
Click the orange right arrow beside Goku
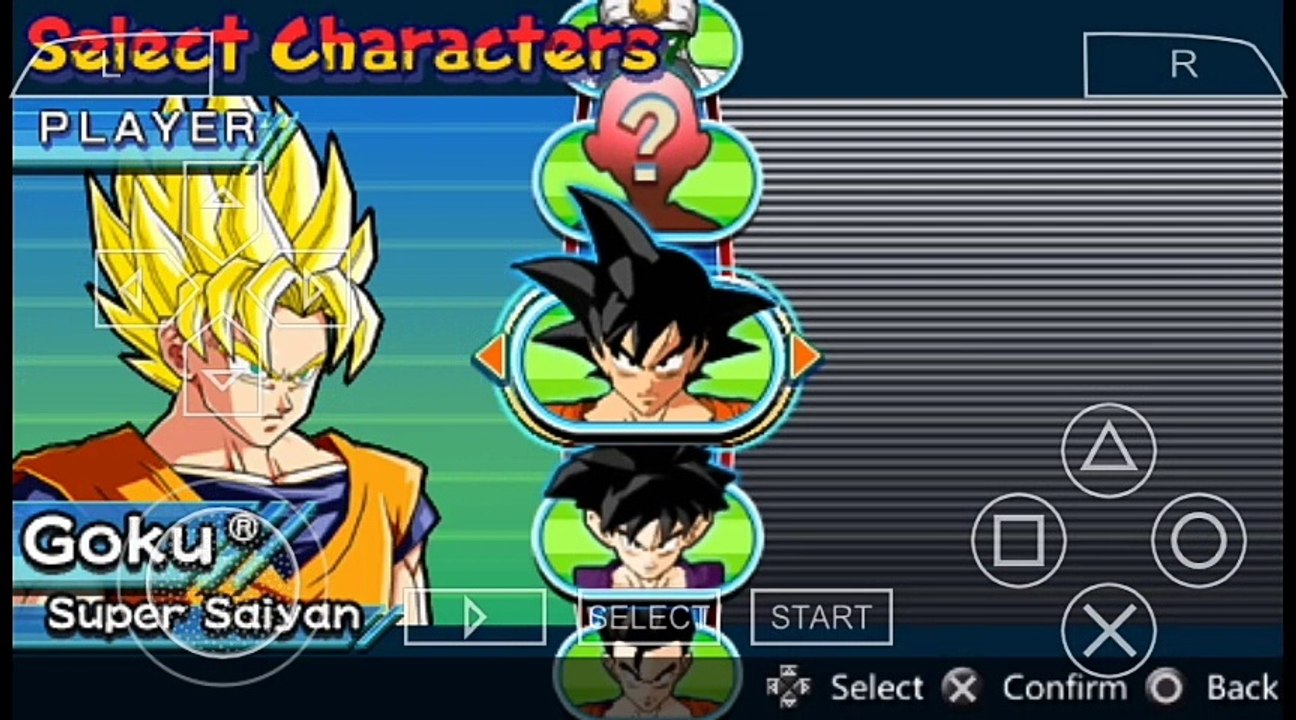click(x=804, y=357)
